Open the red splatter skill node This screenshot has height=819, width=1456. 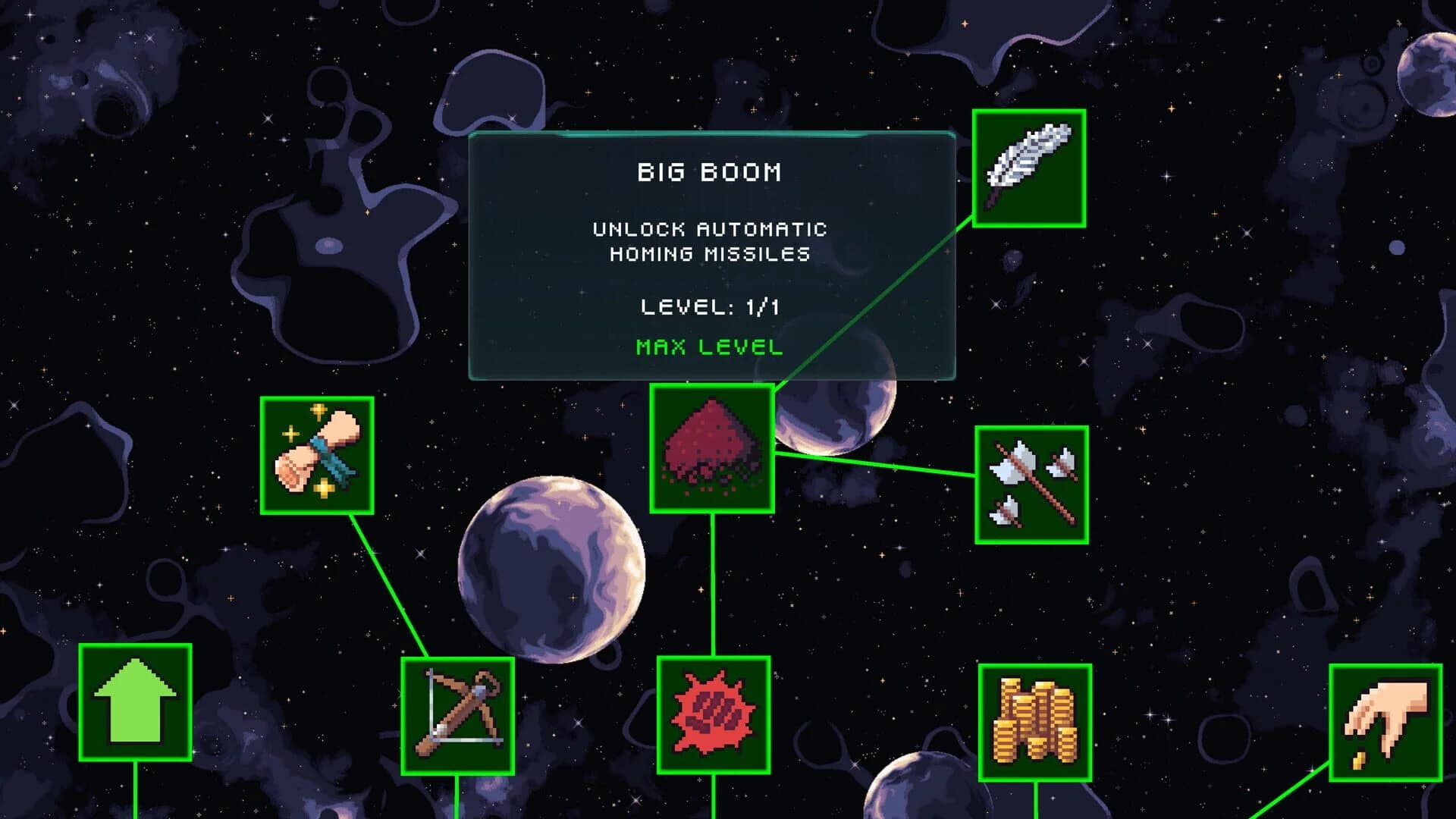pyautogui.click(x=714, y=716)
